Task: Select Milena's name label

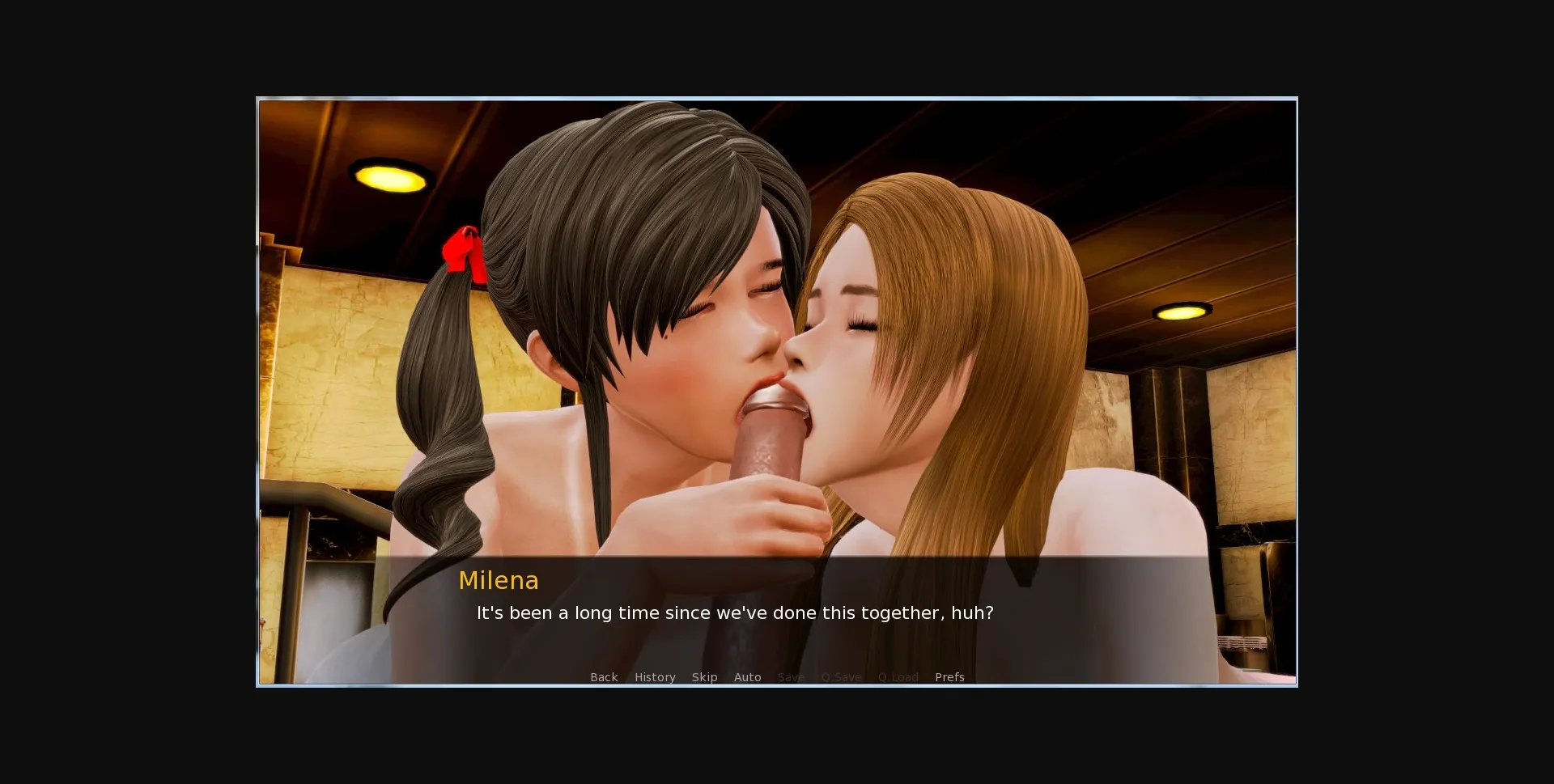Action: 499,580
